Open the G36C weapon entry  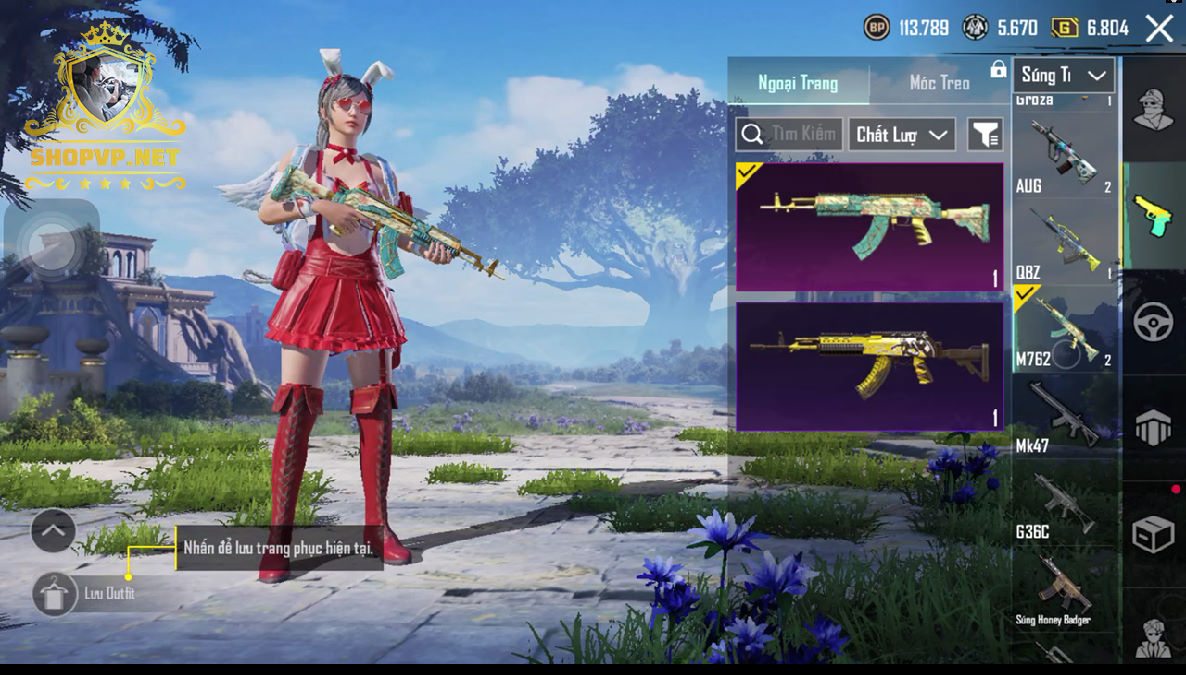pos(1063,503)
